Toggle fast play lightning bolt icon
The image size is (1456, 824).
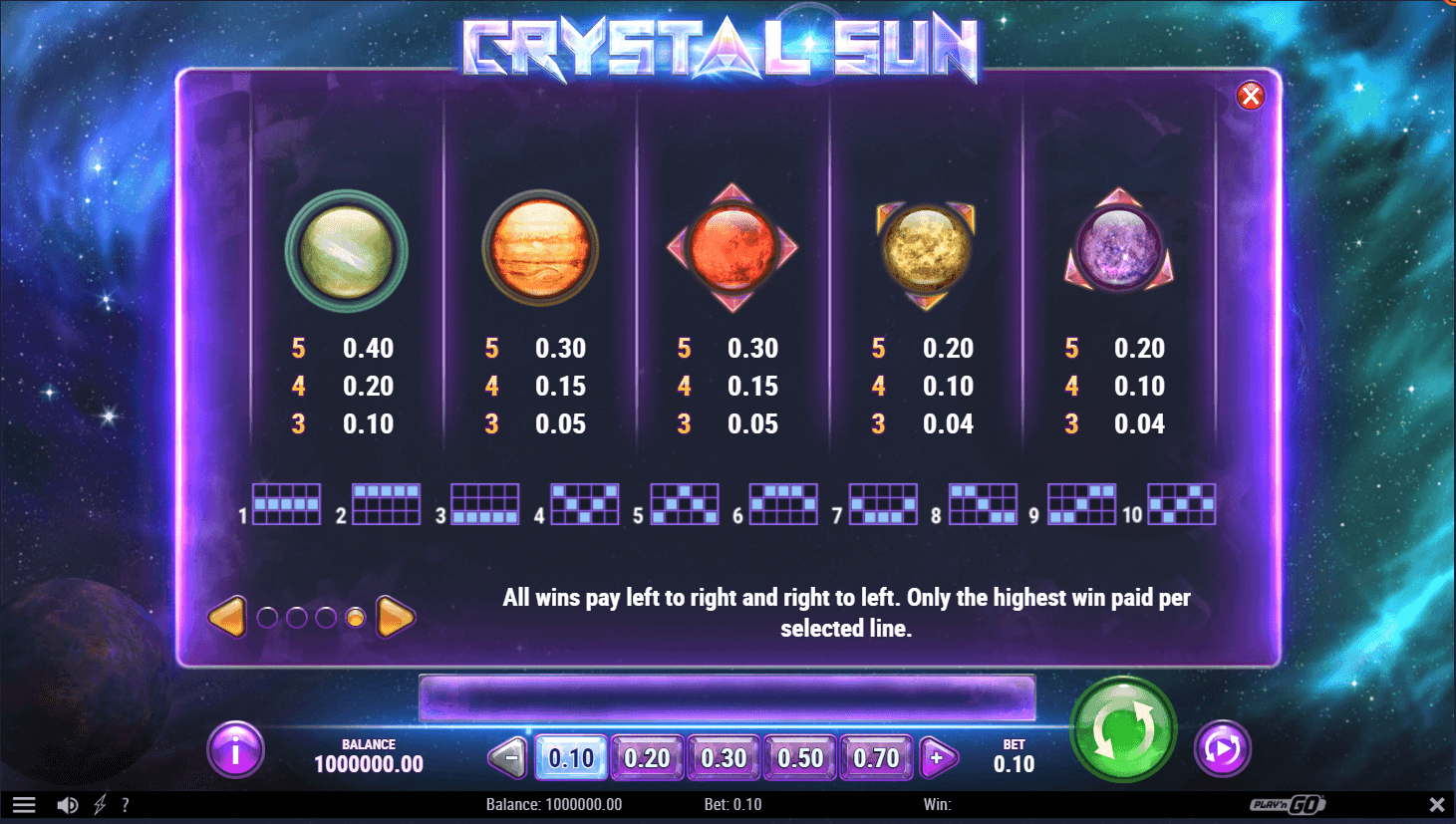click(100, 805)
